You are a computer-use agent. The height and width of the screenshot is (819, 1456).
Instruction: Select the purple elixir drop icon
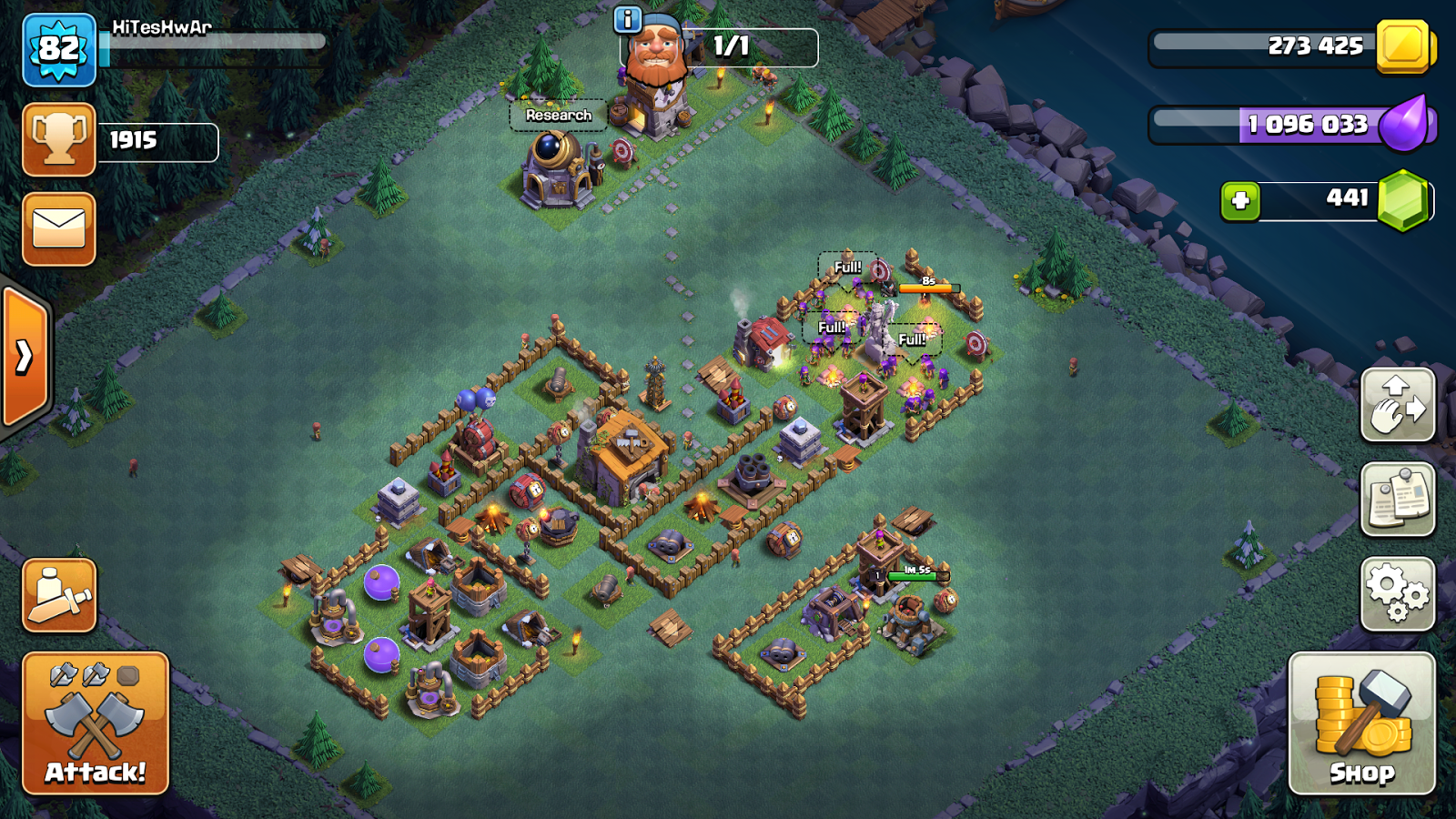tap(1404, 125)
